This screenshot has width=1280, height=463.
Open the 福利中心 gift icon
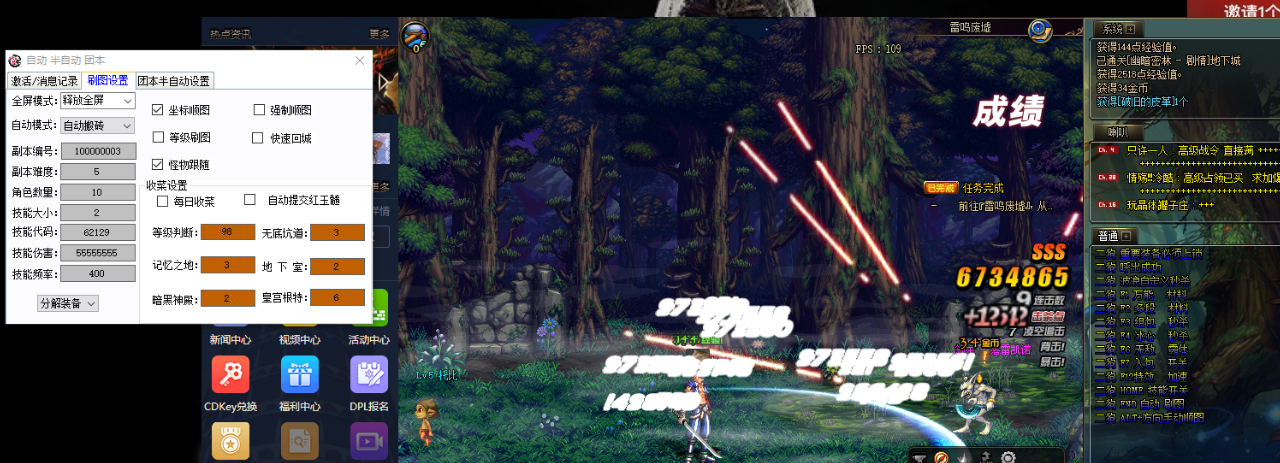299,375
